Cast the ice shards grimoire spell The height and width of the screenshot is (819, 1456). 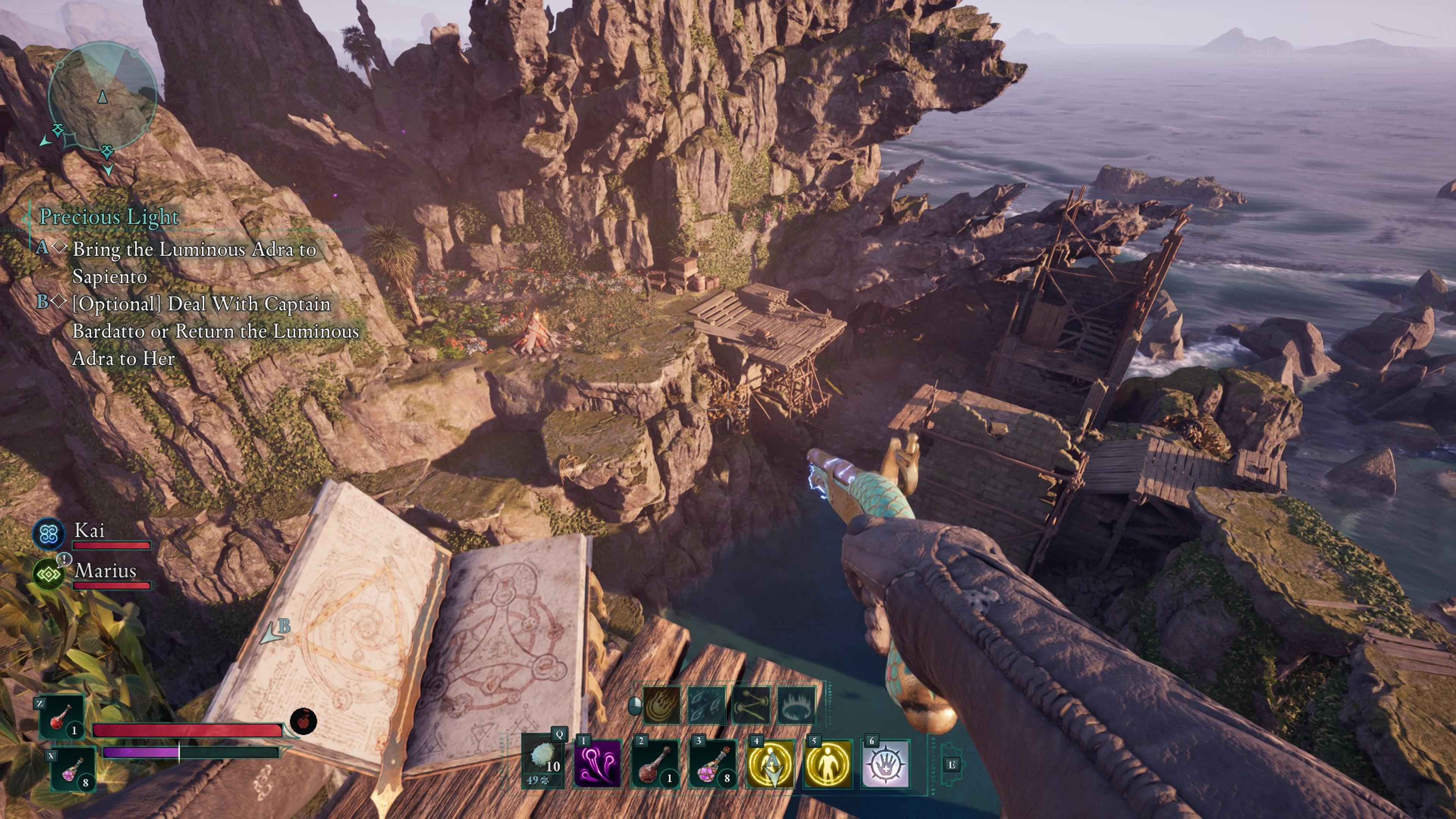coord(706,705)
